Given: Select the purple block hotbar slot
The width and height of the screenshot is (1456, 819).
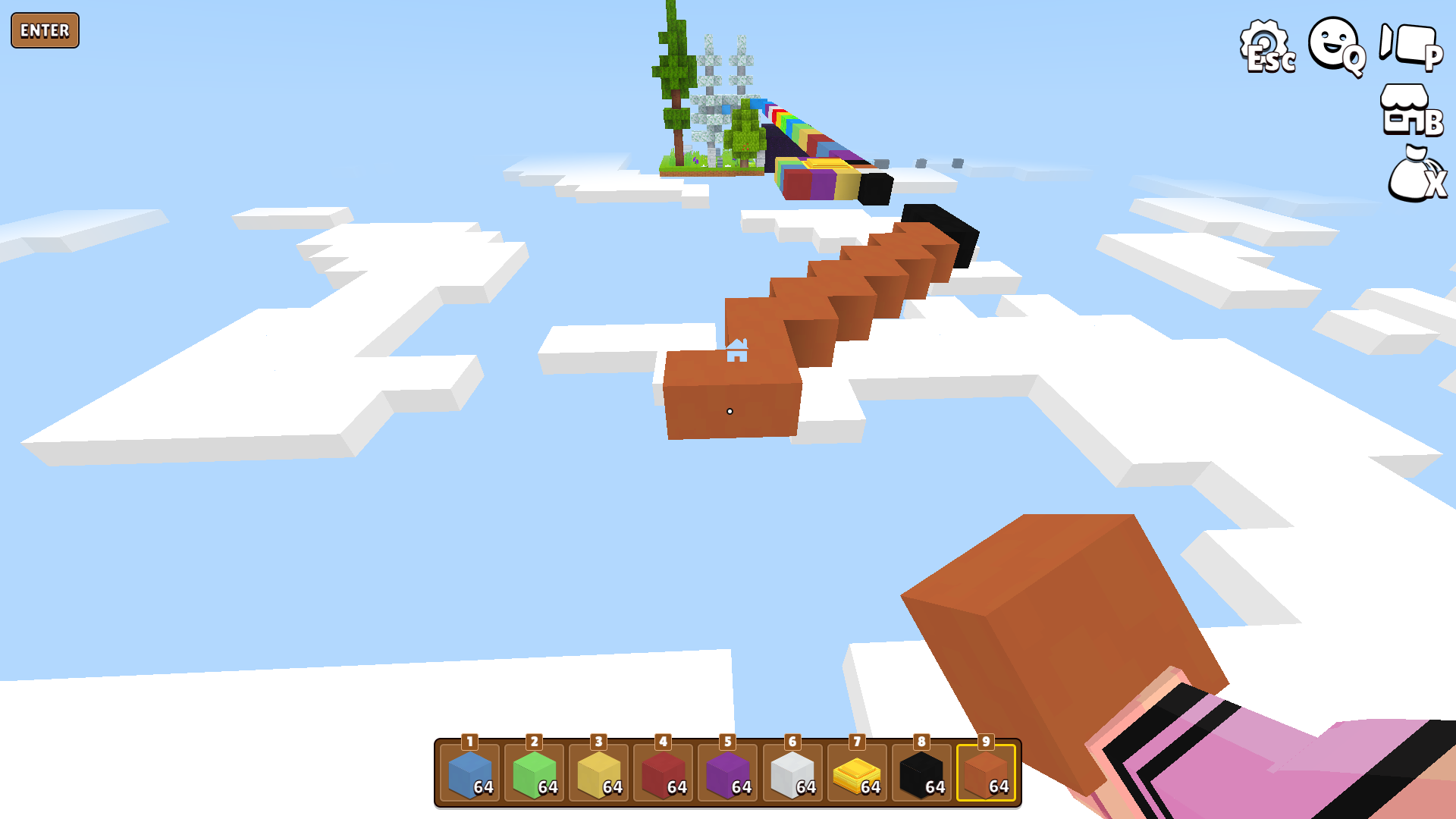Looking at the screenshot, I should (x=728, y=773).
